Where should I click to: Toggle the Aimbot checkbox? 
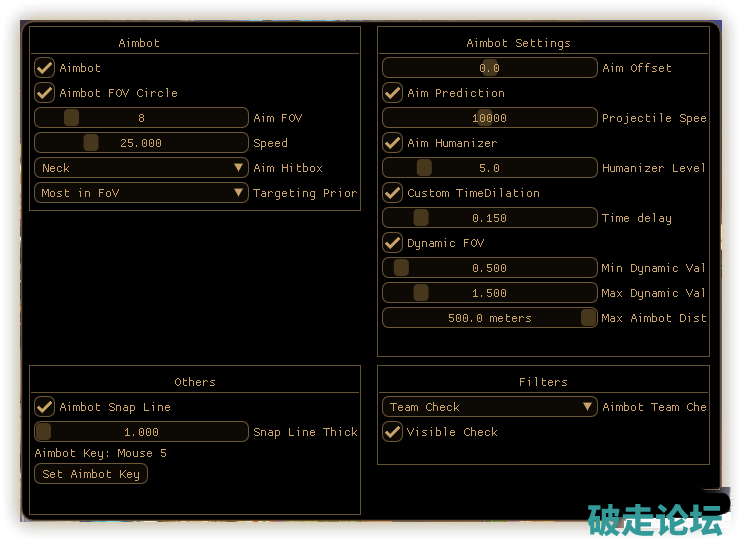(x=44, y=68)
